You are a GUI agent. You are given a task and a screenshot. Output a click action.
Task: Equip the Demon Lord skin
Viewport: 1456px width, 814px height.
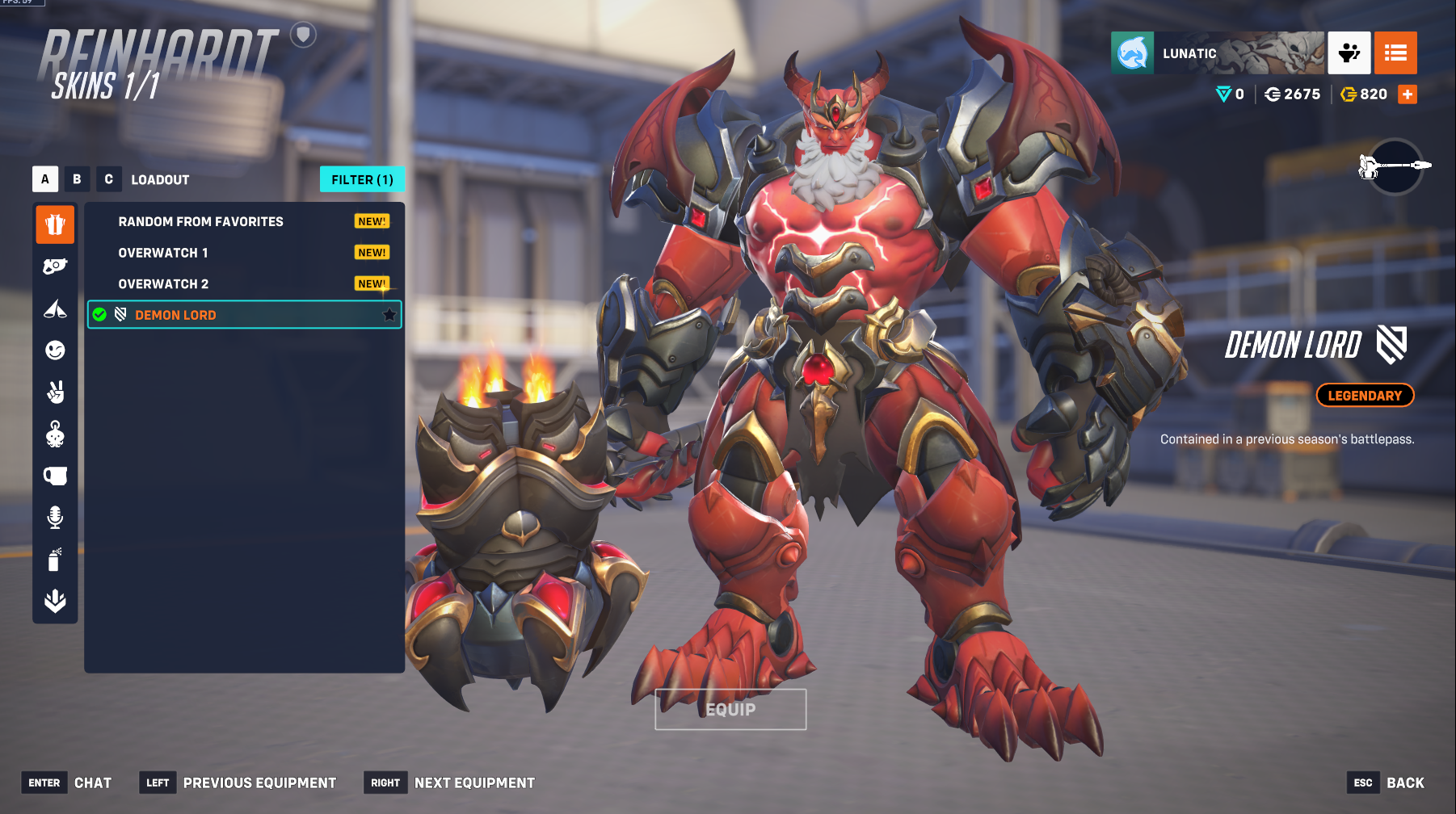(730, 709)
